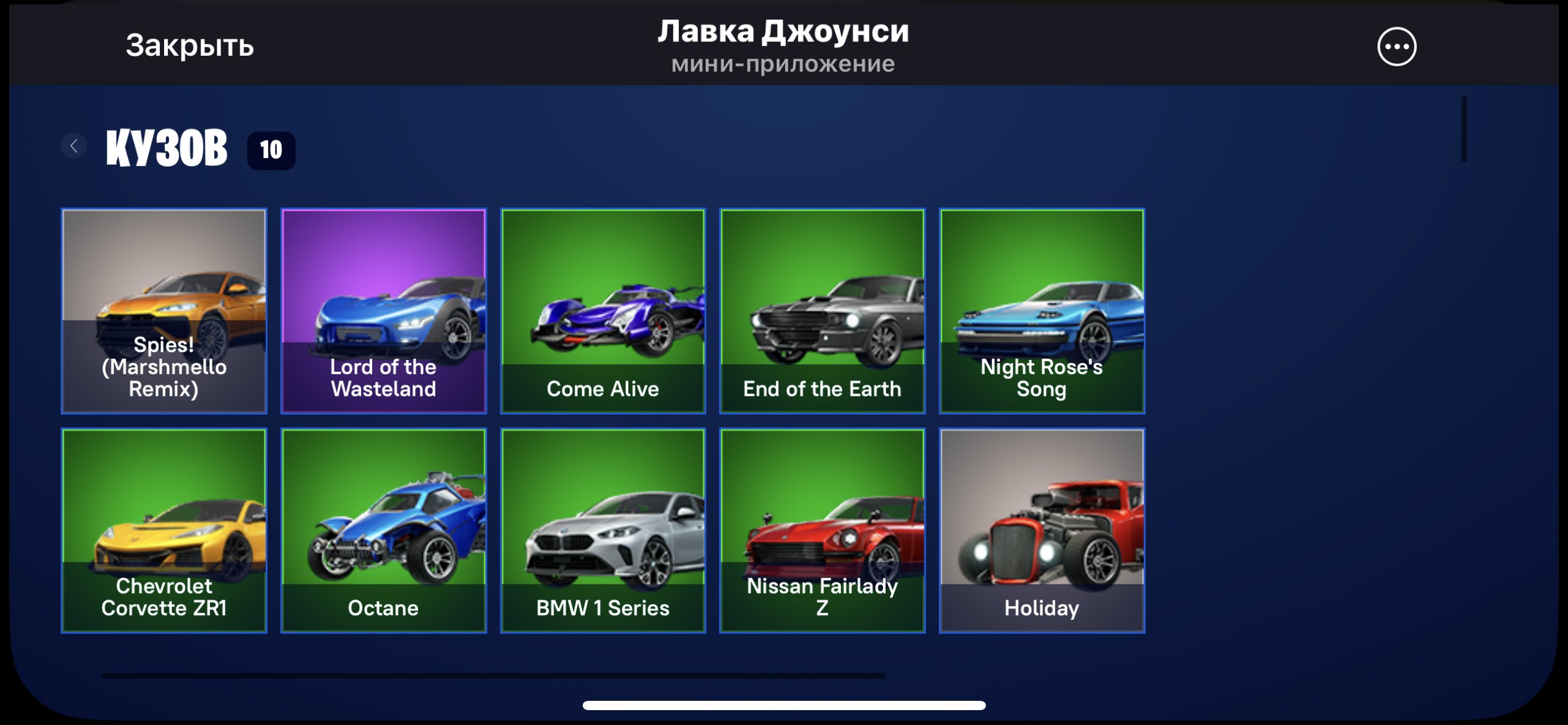Select the End of the Earth car body
The width and height of the screenshot is (1568, 725).
tap(822, 310)
